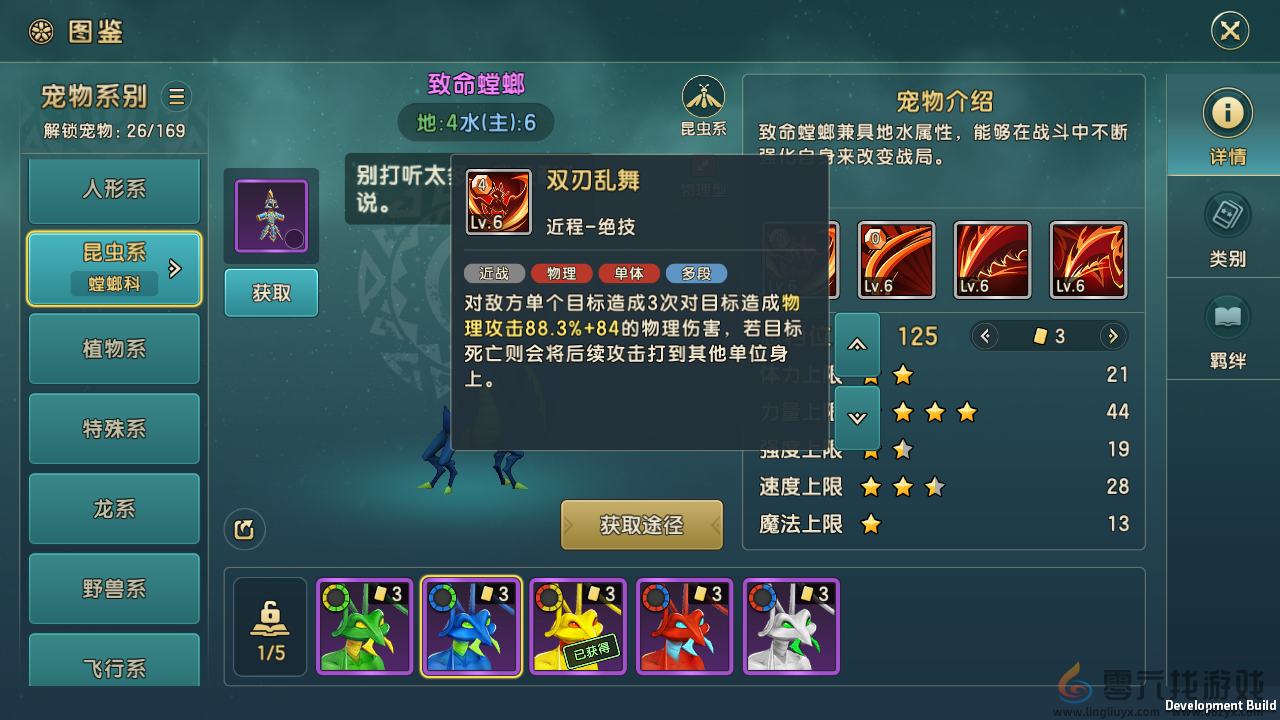Click the 多段 tag in the skill description

pyautogui.click(x=696, y=273)
